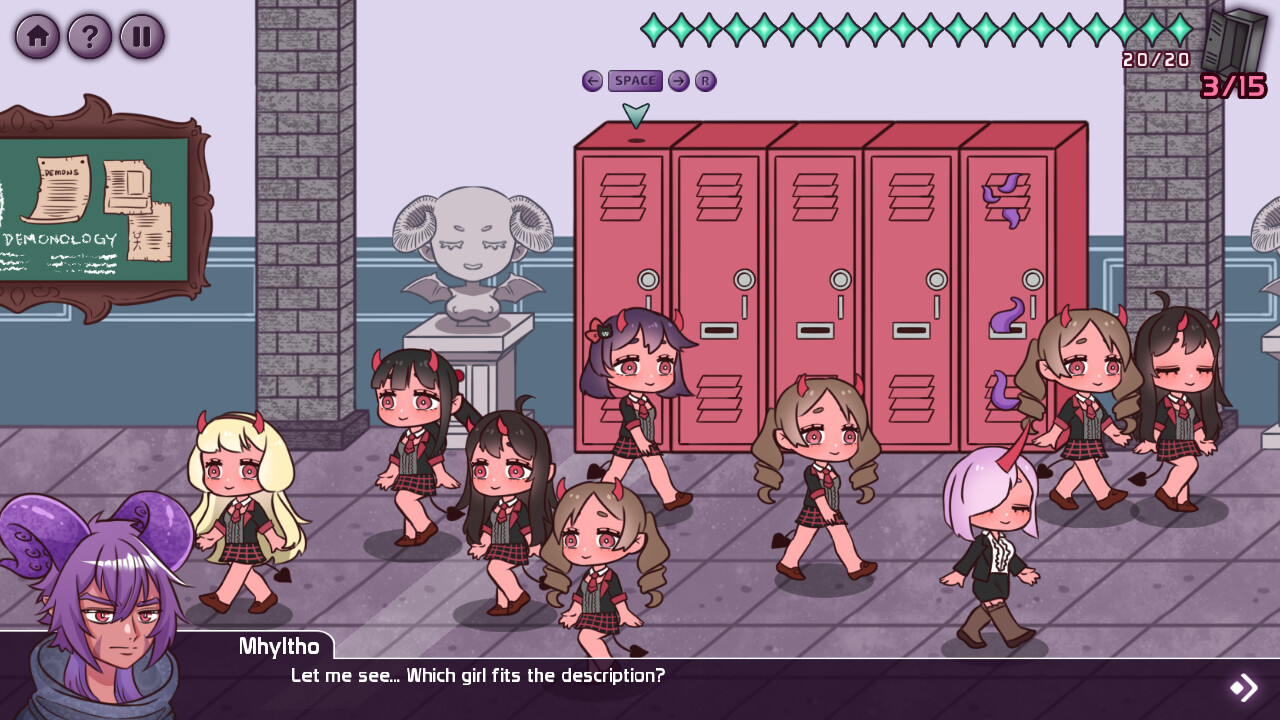The width and height of the screenshot is (1280, 720).
Task: Click the dialogue advance arrow icon
Action: click(x=1243, y=686)
